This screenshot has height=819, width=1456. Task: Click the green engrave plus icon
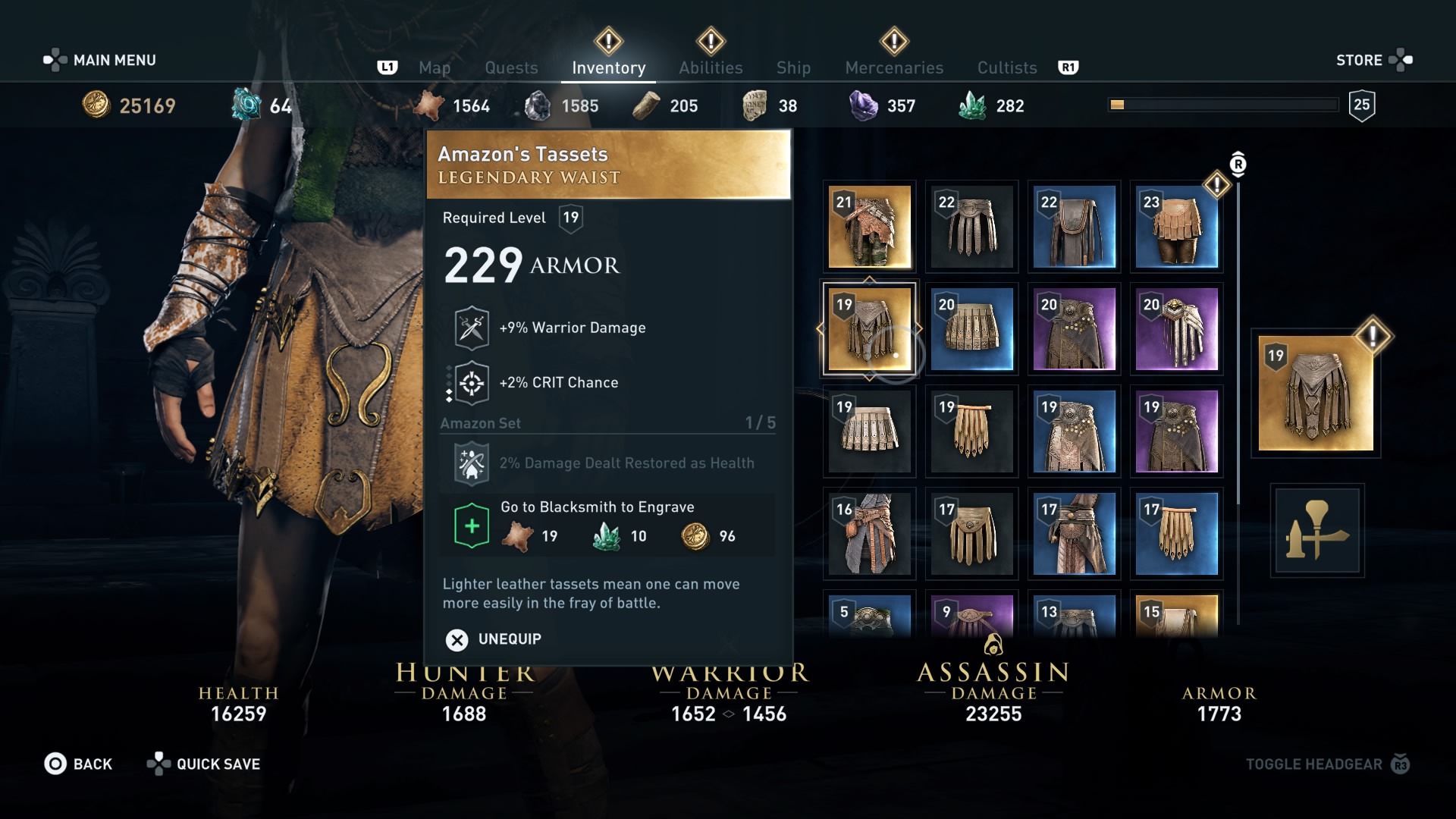471,526
